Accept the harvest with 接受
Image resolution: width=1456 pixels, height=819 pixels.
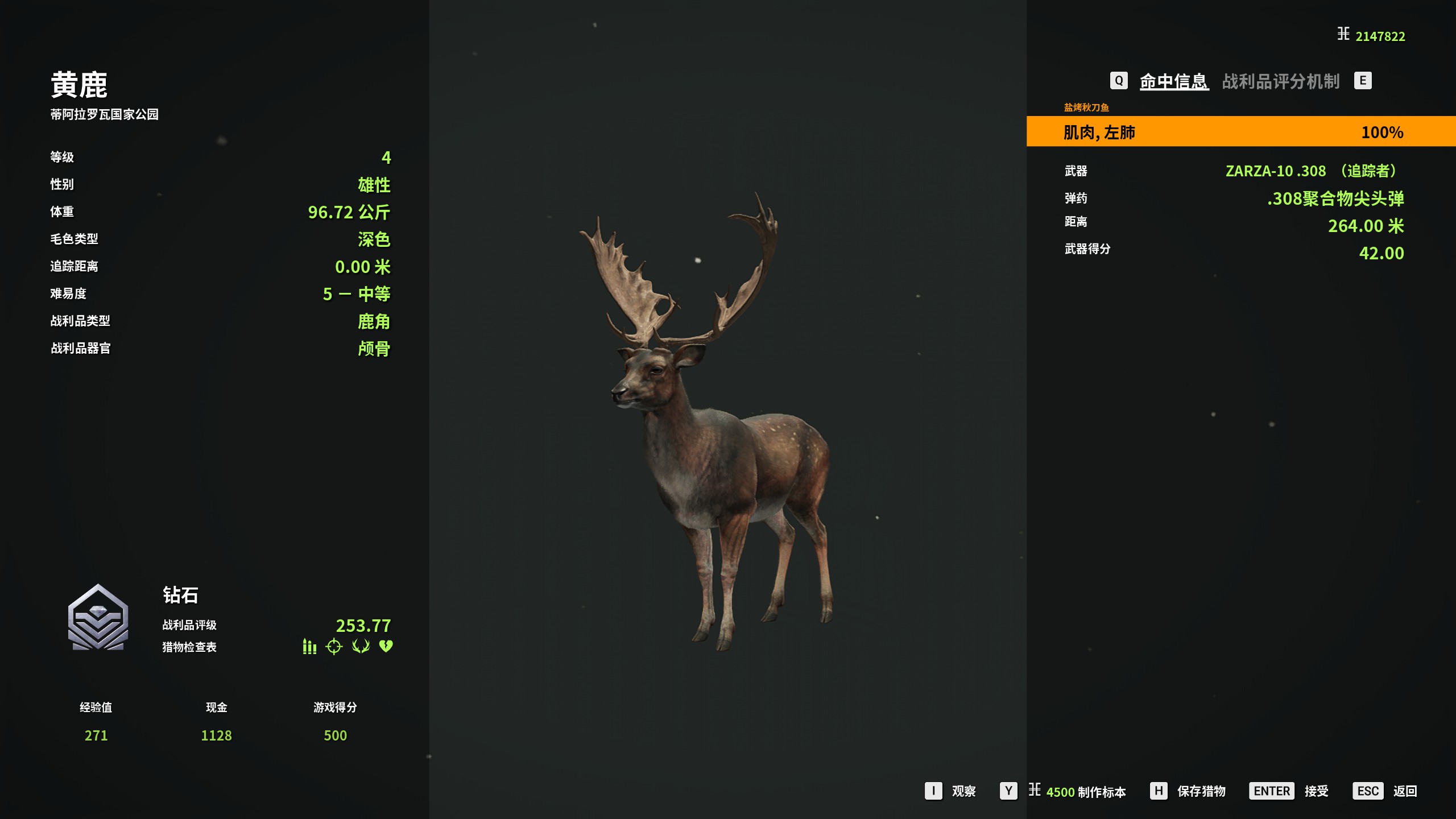tap(1316, 791)
